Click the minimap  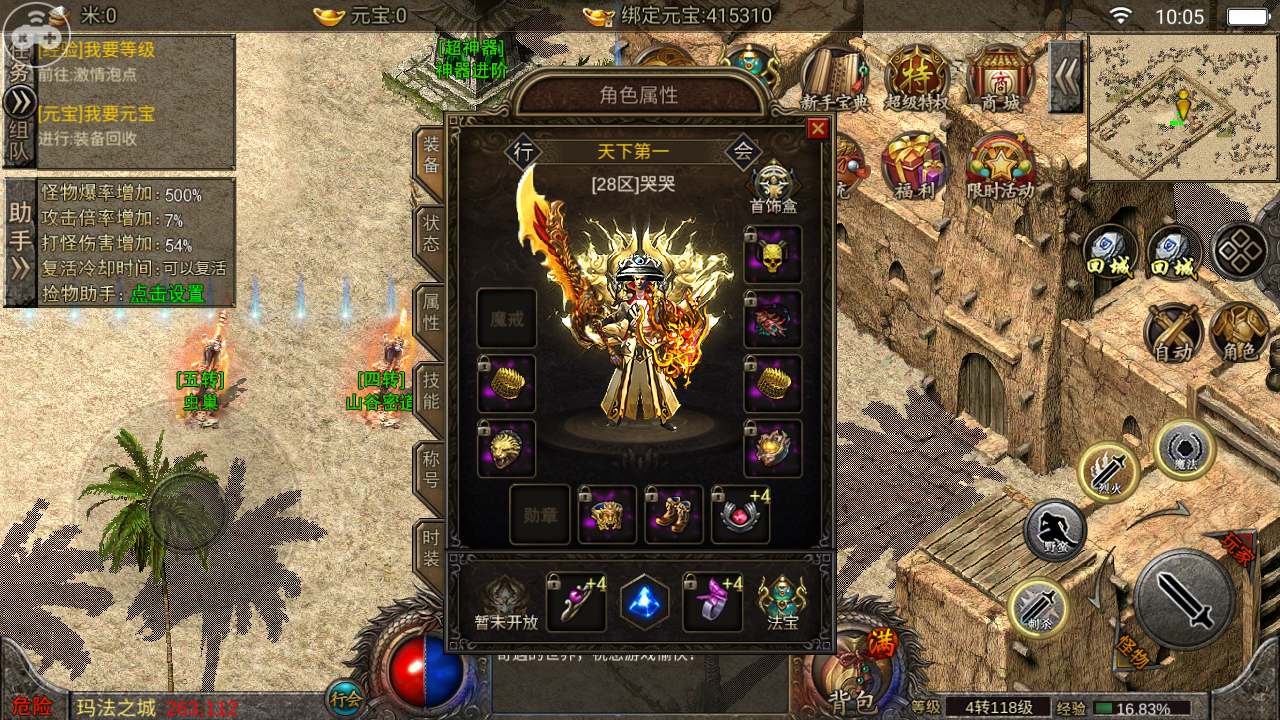(x=1182, y=108)
